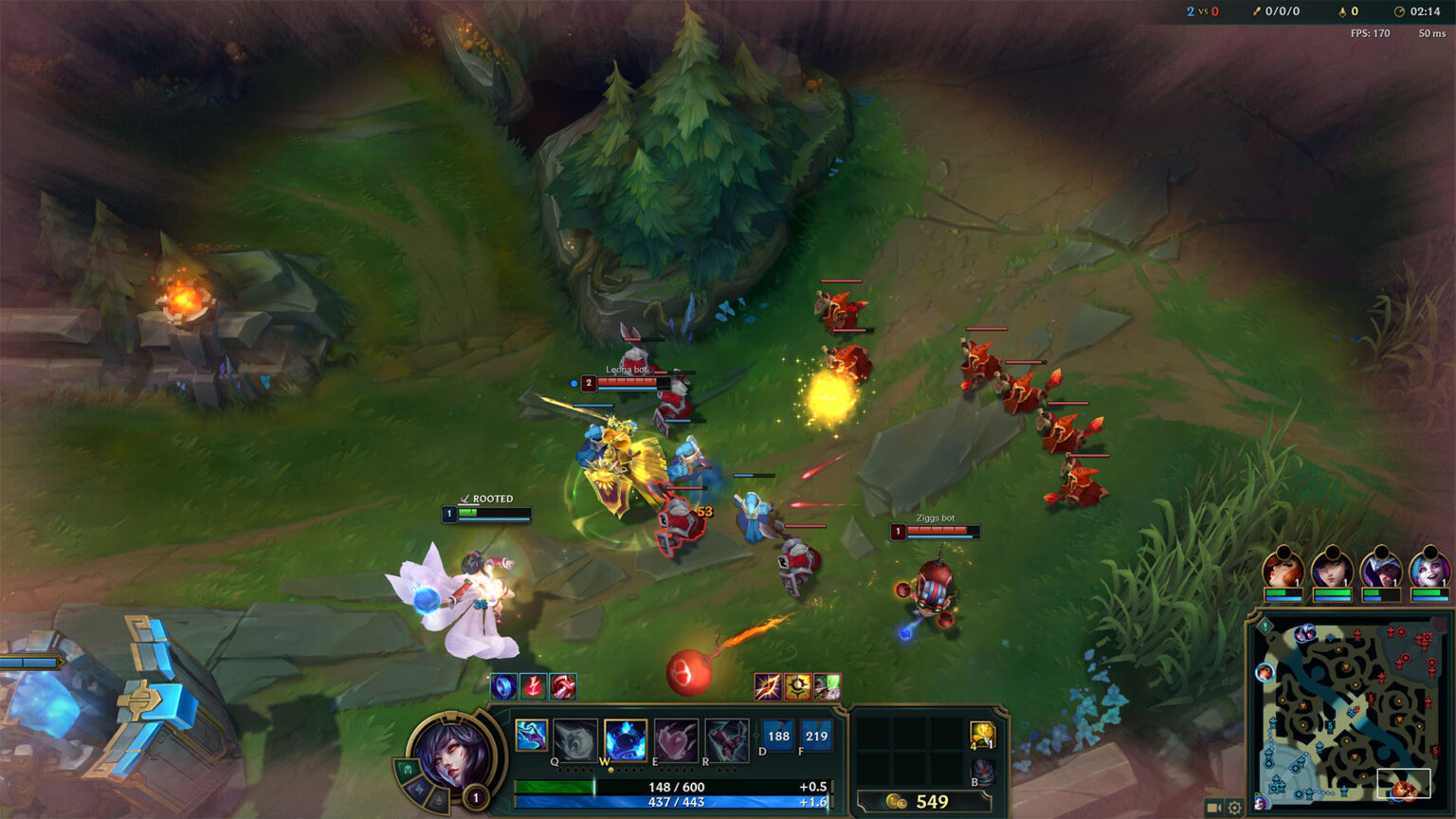Select the F summoner spell showing 219
The height and width of the screenshot is (819, 1456).
tap(816, 737)
